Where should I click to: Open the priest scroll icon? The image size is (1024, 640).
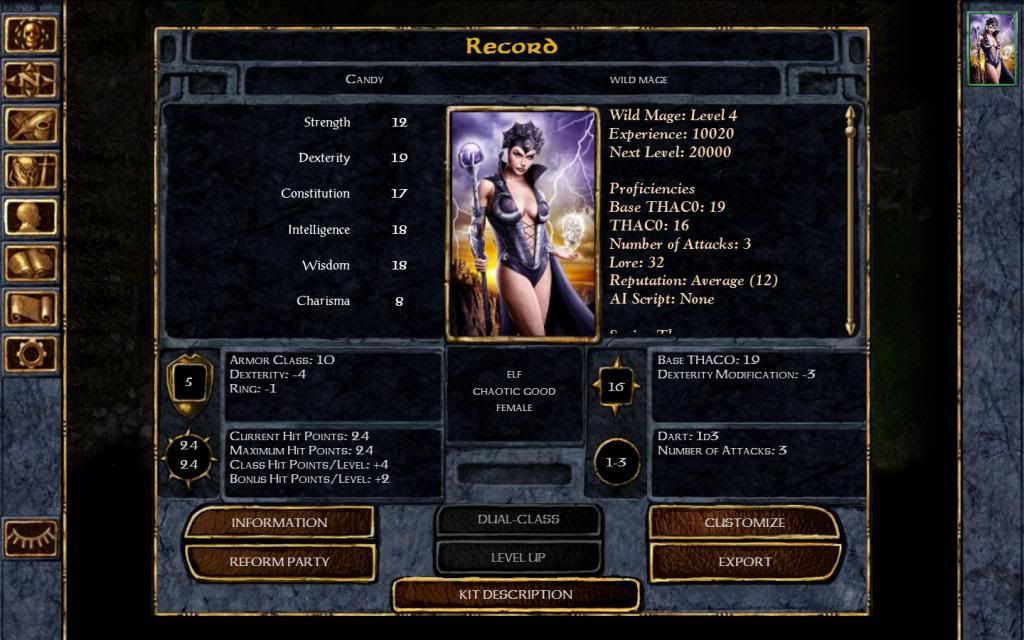[30, 308]
